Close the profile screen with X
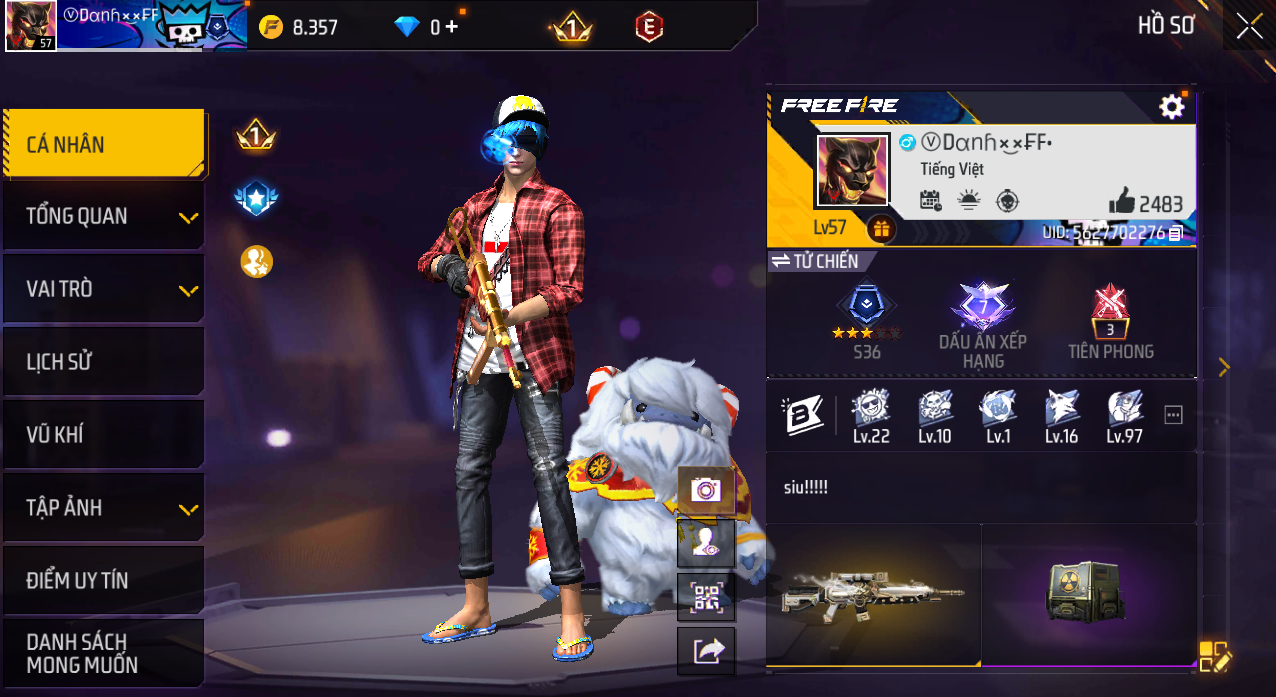 coord(1249,26)
